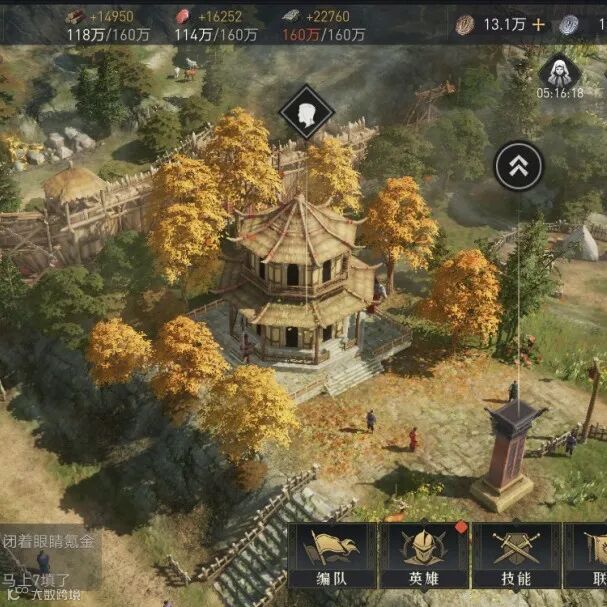Select the hooded figure timer icon
The width and height of the screenshot is (607, 607).
(x=559, y=71)
